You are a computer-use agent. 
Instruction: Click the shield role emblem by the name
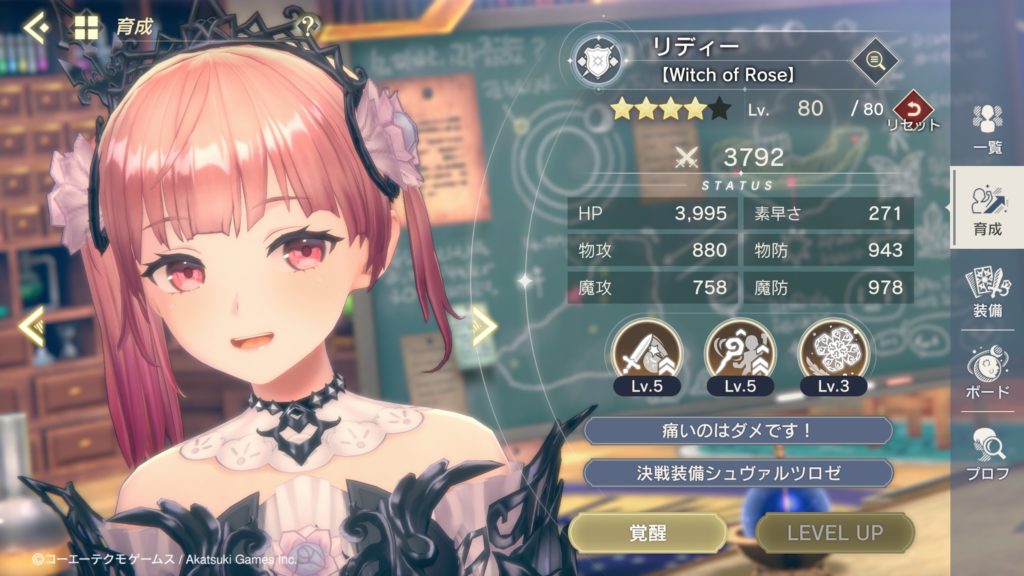pyautogui.click(x=601, y=61)
